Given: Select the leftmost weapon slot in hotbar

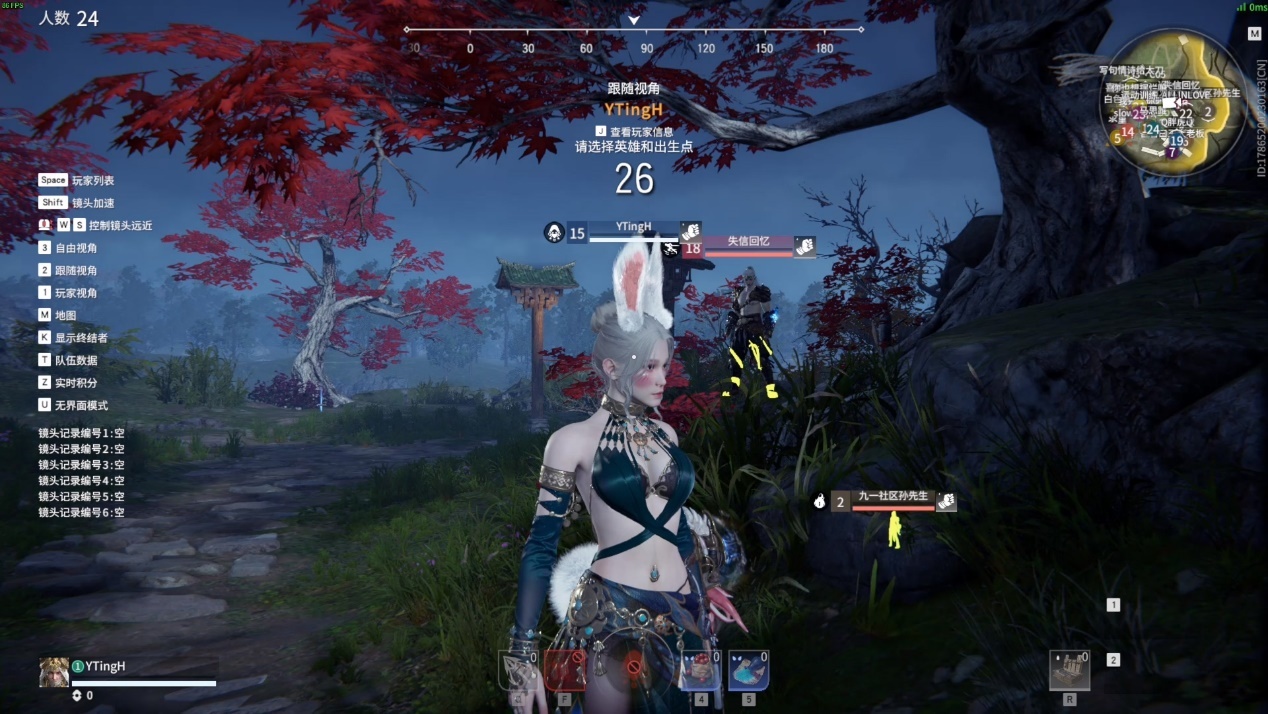Looking at the screenshot, I should click(518, 669).
